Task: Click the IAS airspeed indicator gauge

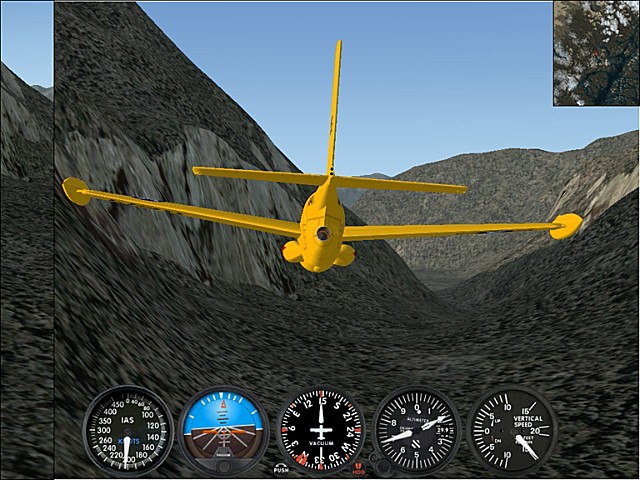Action: [128, 430]
